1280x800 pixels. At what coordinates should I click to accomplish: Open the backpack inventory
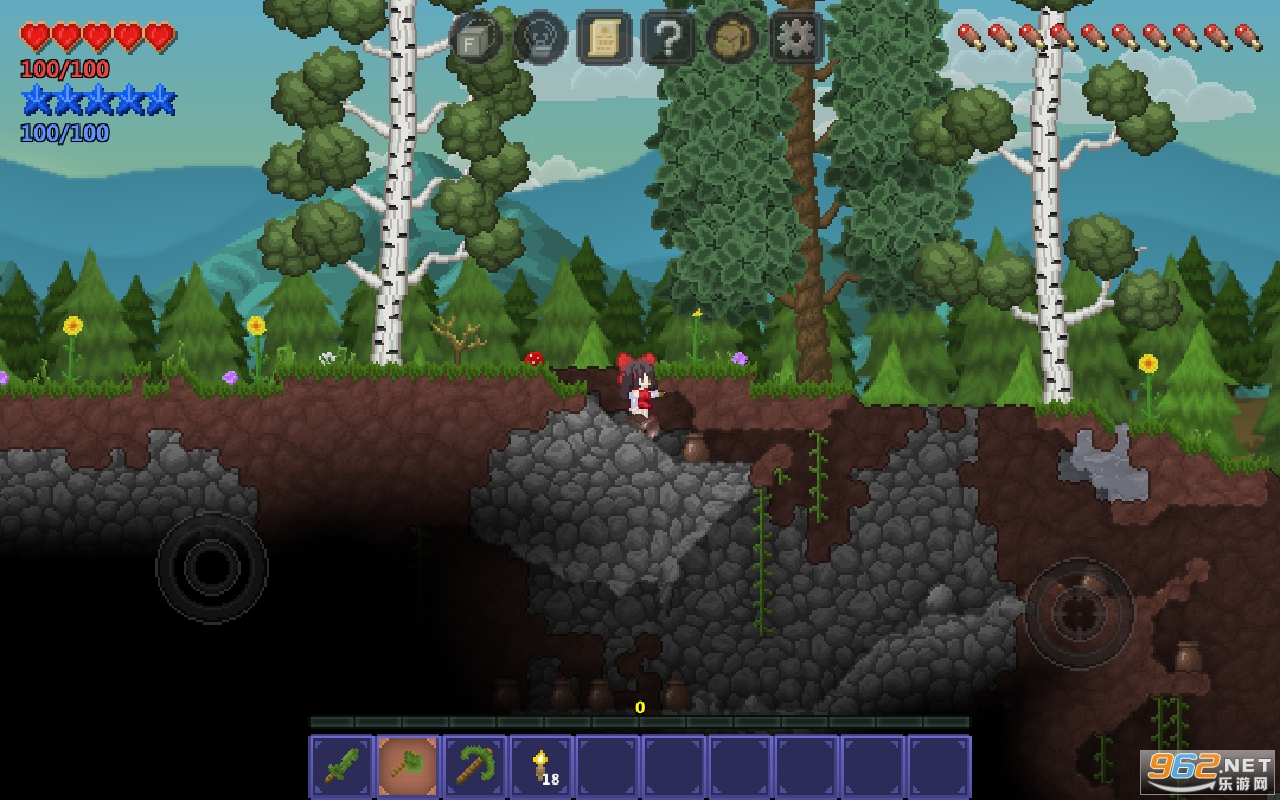tap(732, 39)
